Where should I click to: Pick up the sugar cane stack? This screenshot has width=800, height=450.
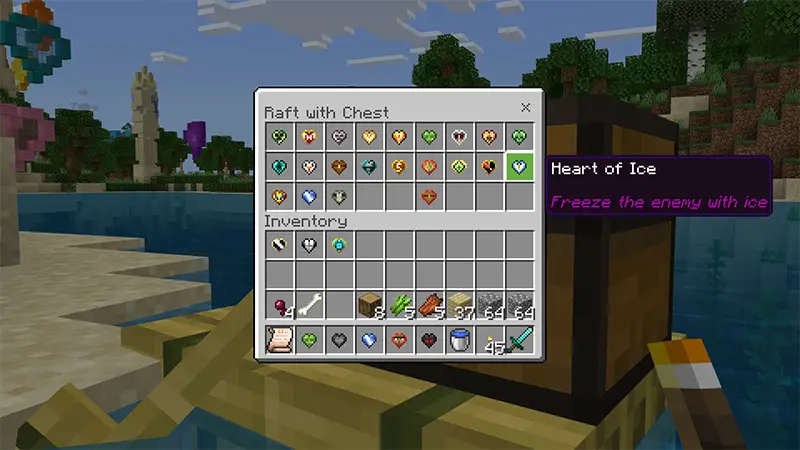[x=399, y=305]
